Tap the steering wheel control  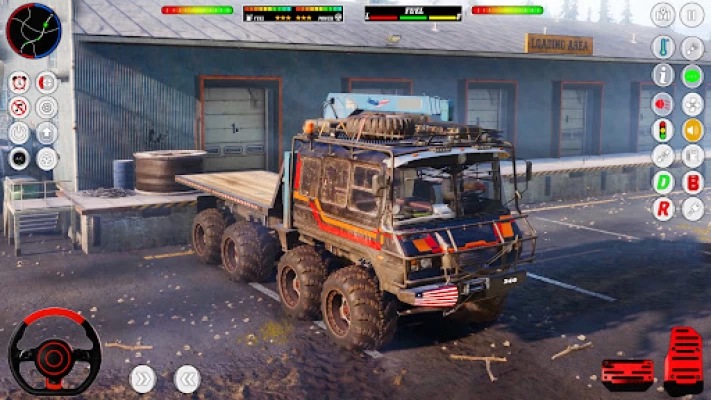coord(54,351)
